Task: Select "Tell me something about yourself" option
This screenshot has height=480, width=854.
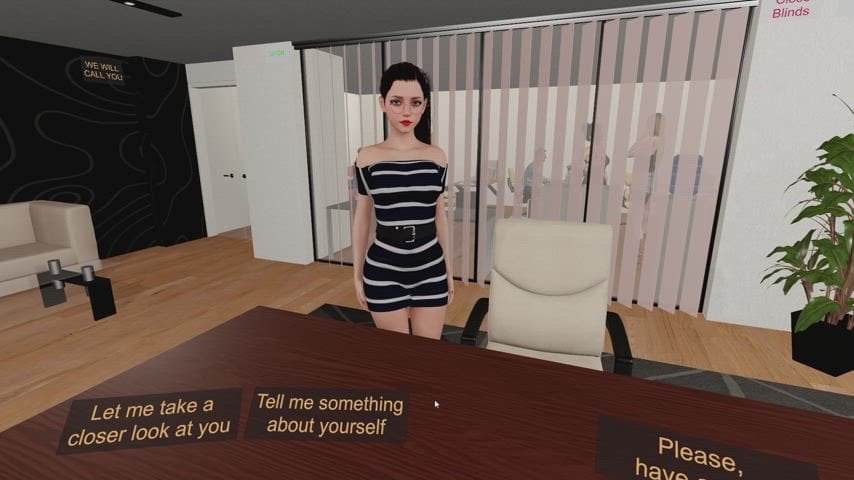Action: [x=329, y=414]
